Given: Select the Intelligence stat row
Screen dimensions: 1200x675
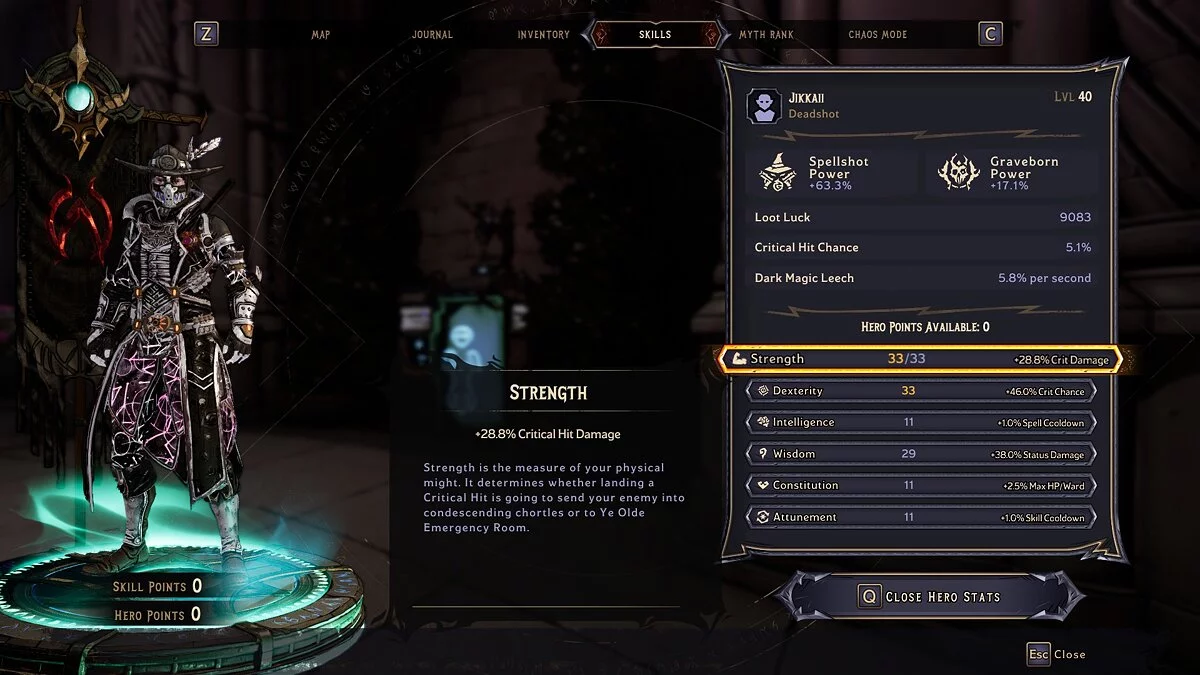Looking at the screenshot, I should pyautogui.click(x=920, y=422).
